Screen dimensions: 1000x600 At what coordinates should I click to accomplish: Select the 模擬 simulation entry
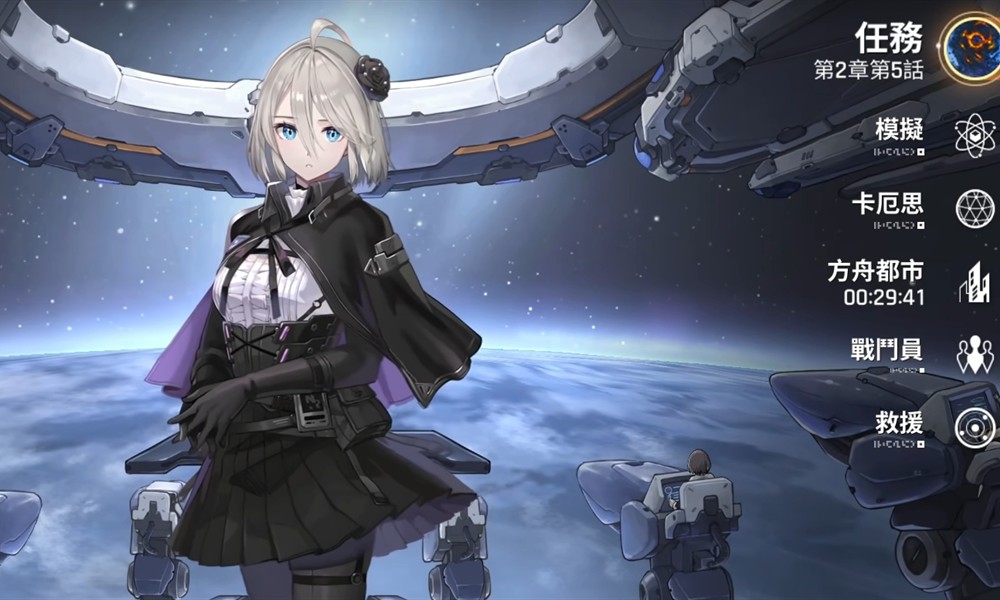899,132
